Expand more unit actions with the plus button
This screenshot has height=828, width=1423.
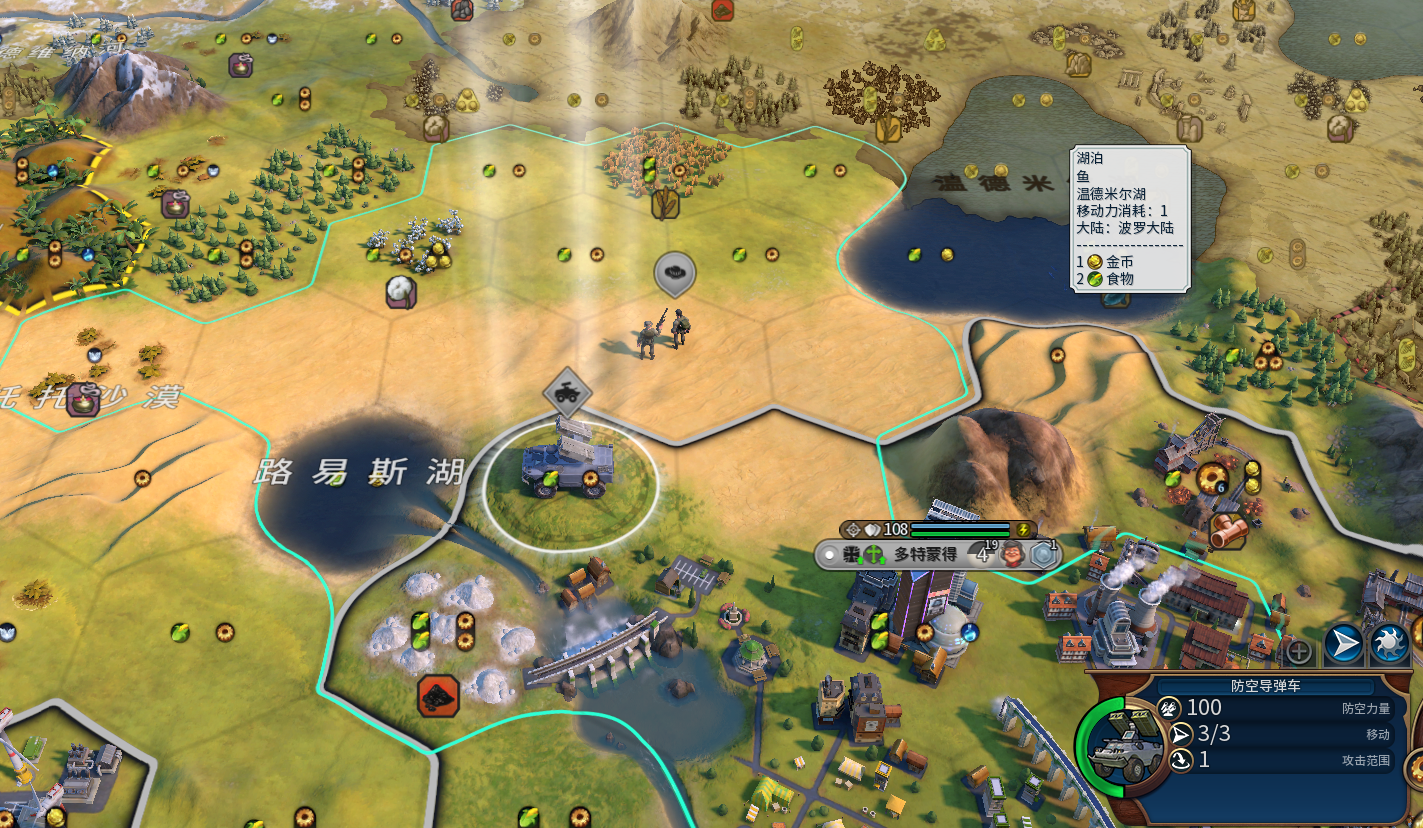coord(1298,652)
